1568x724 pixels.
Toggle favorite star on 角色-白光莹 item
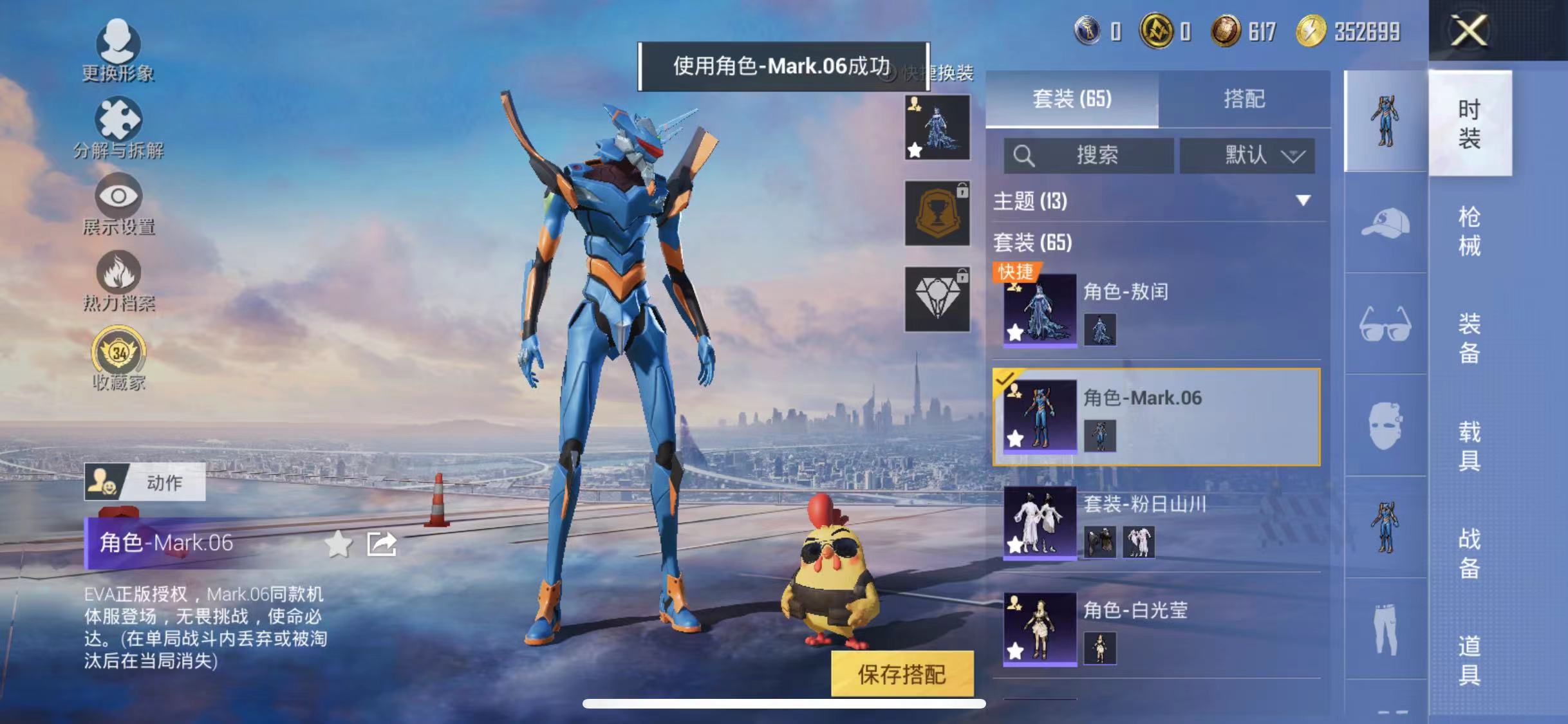click(1014, 650)
